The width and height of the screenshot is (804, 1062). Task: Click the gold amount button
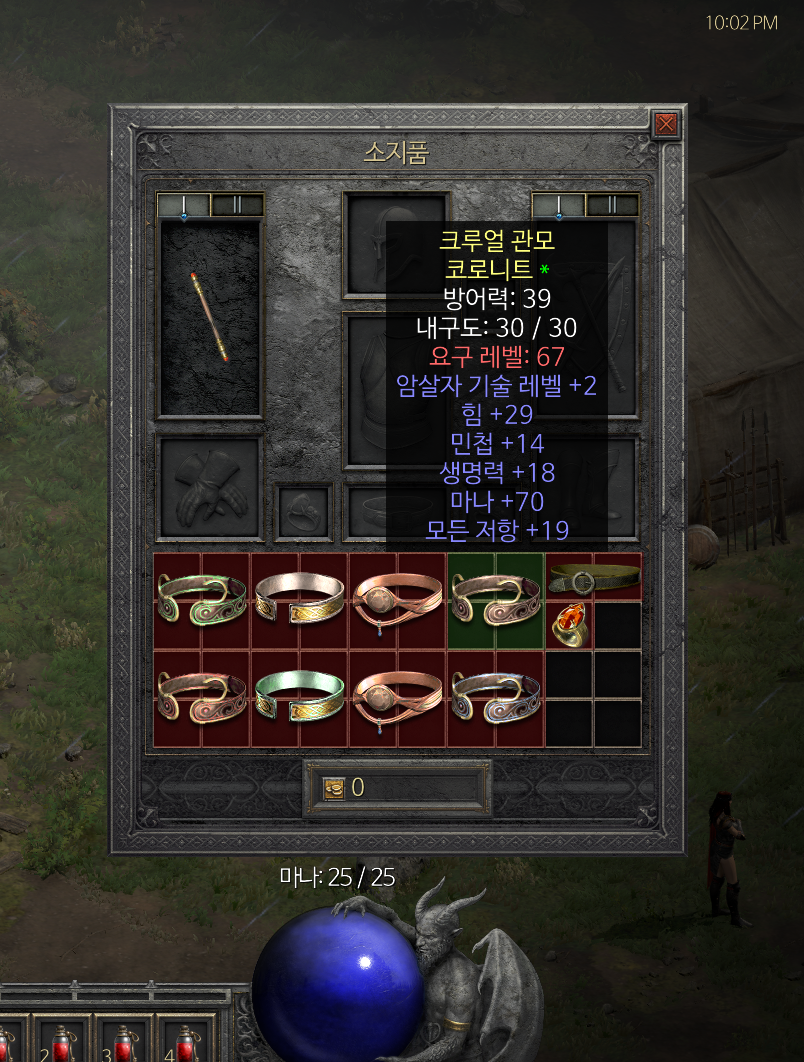(334, 788)
